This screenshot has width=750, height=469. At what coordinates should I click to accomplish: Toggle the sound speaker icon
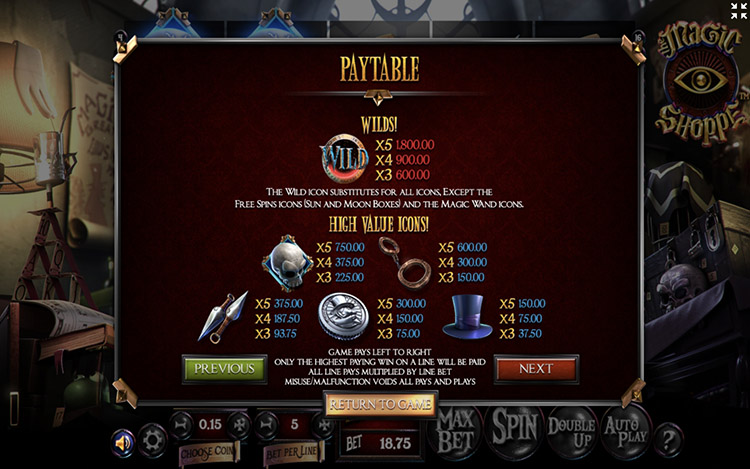point(124,441)
